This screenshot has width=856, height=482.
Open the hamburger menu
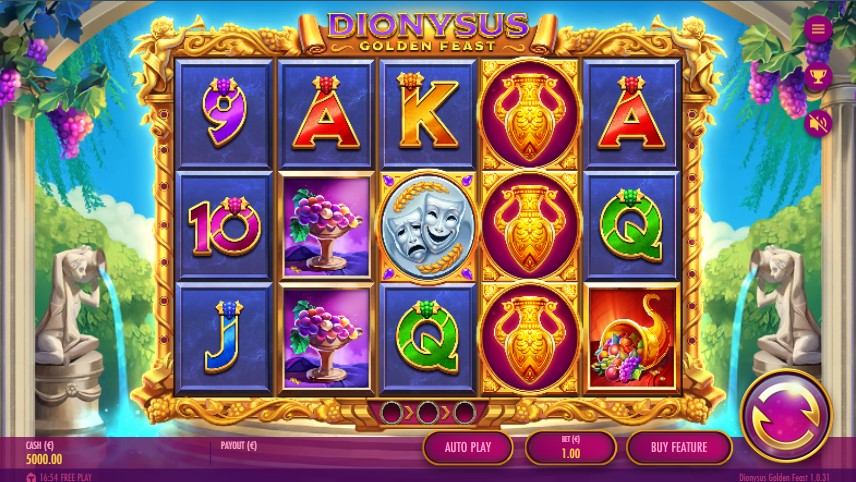[818, 28]
